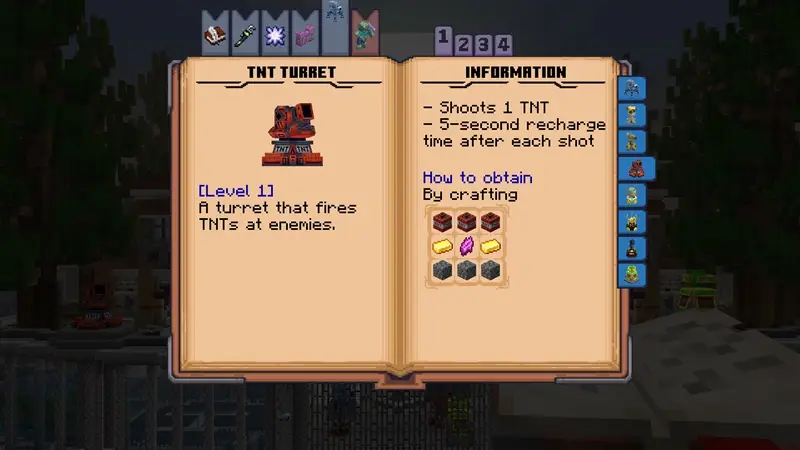Go to page 2 tab
This screenshot has height=450, width=800.
pos(464,45)
